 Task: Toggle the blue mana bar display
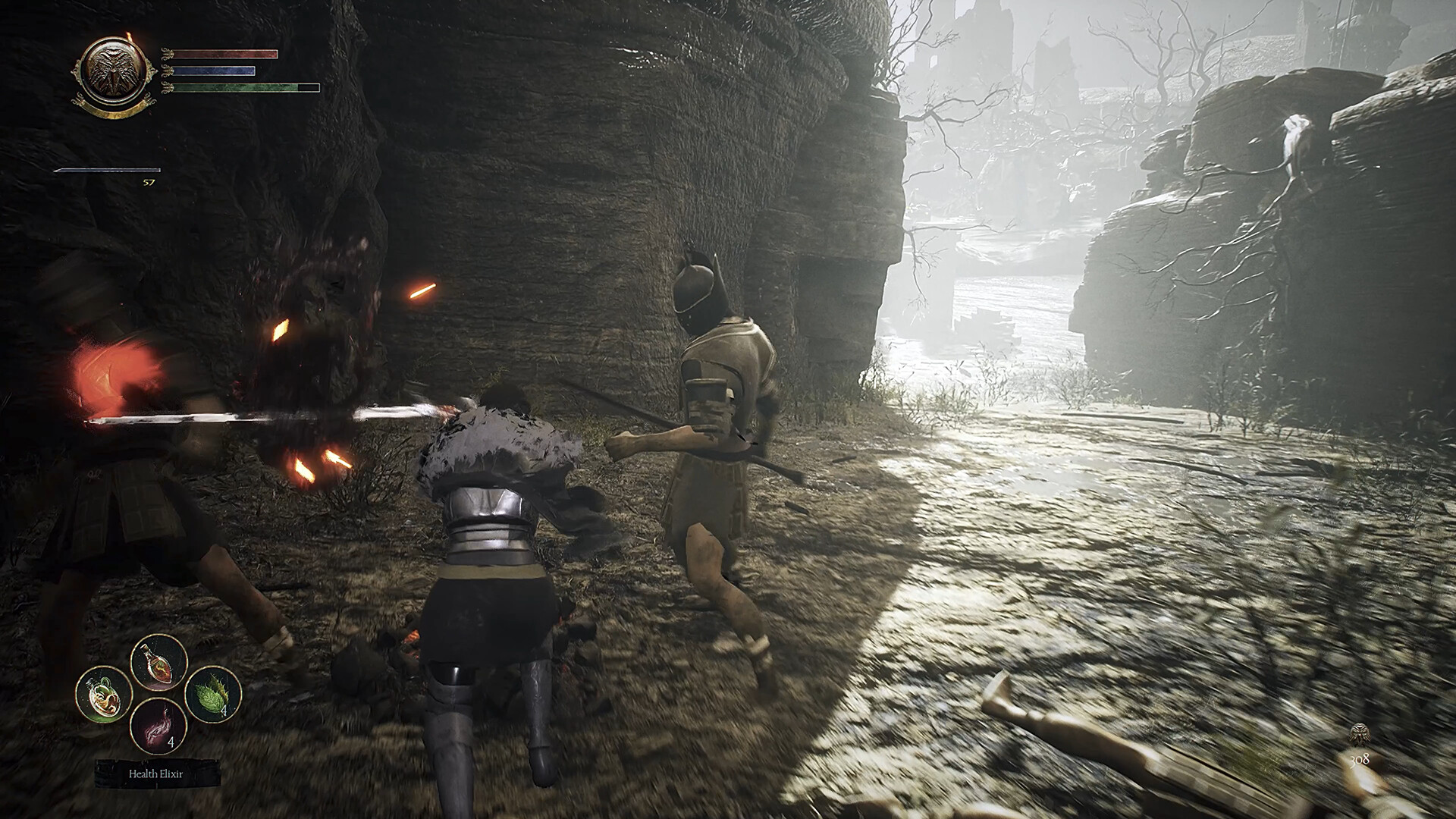coord(214,71)
